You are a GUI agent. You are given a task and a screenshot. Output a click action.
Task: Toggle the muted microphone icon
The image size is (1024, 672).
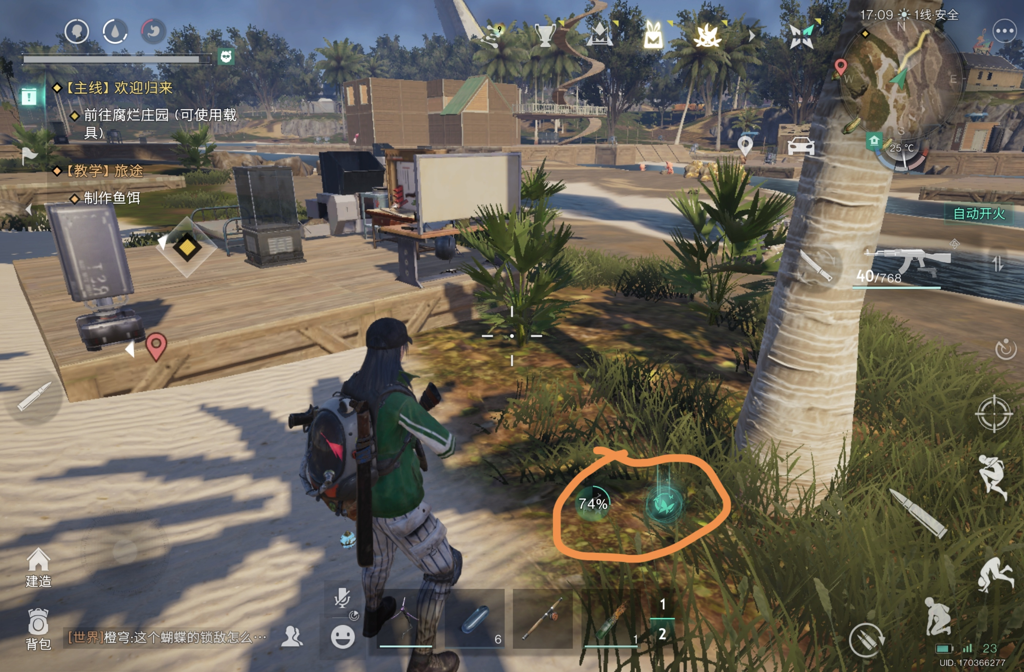(x=343, y=599)
